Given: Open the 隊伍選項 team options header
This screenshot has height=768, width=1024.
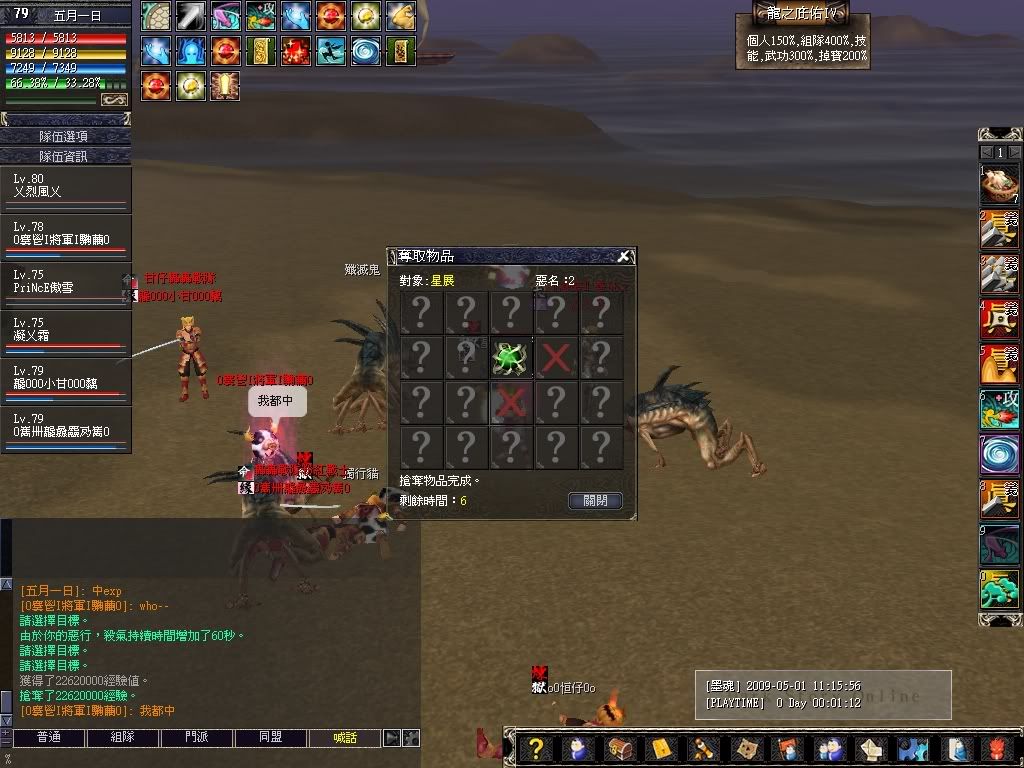Looking at the screenshot, I should coord(65,136).
